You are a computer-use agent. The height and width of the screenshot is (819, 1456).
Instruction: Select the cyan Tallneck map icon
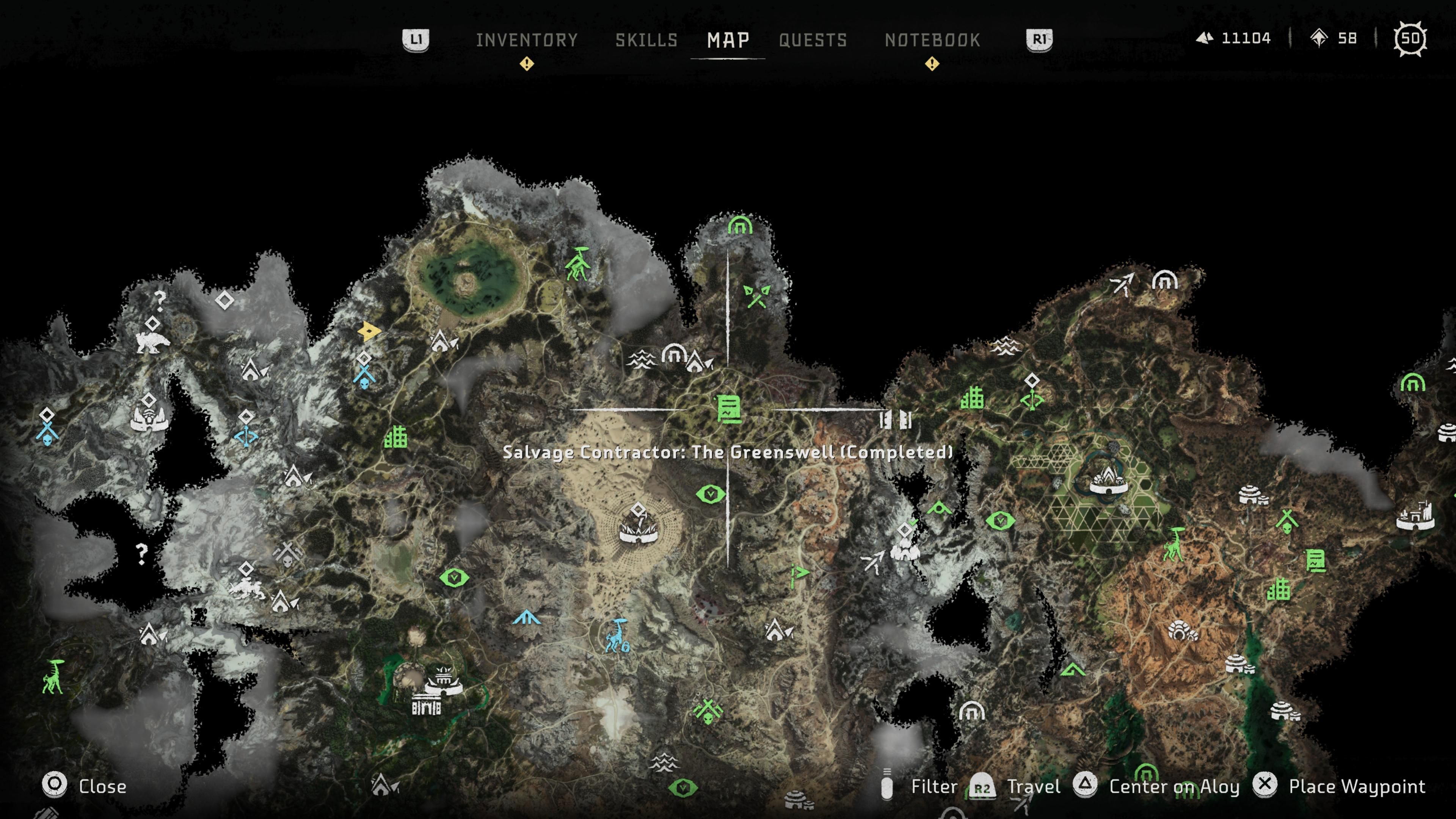click(x=617, y=635)
